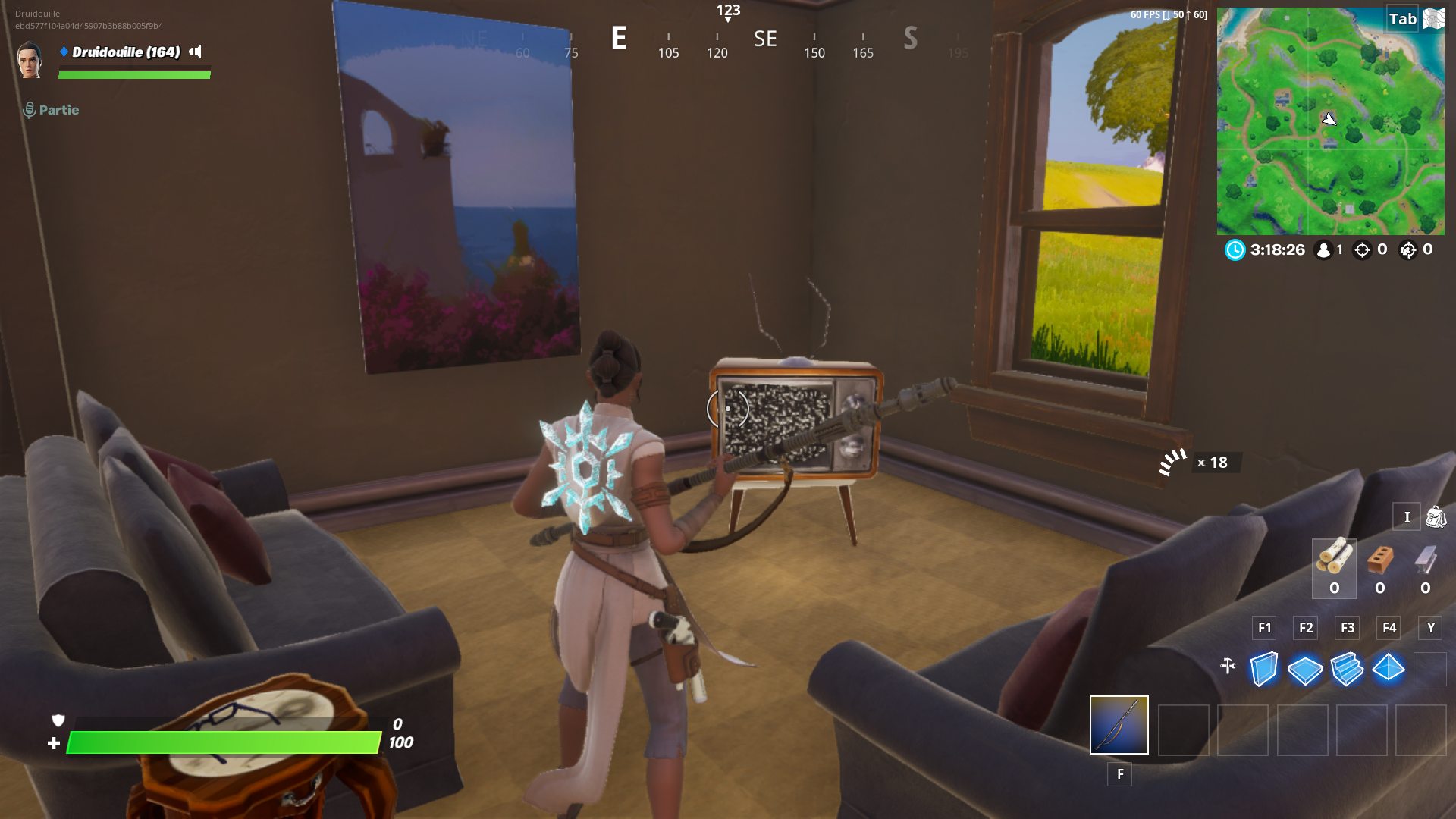Select the wall build piece
Screen dimensions: 1456x819
click(x=1263, y=669)
